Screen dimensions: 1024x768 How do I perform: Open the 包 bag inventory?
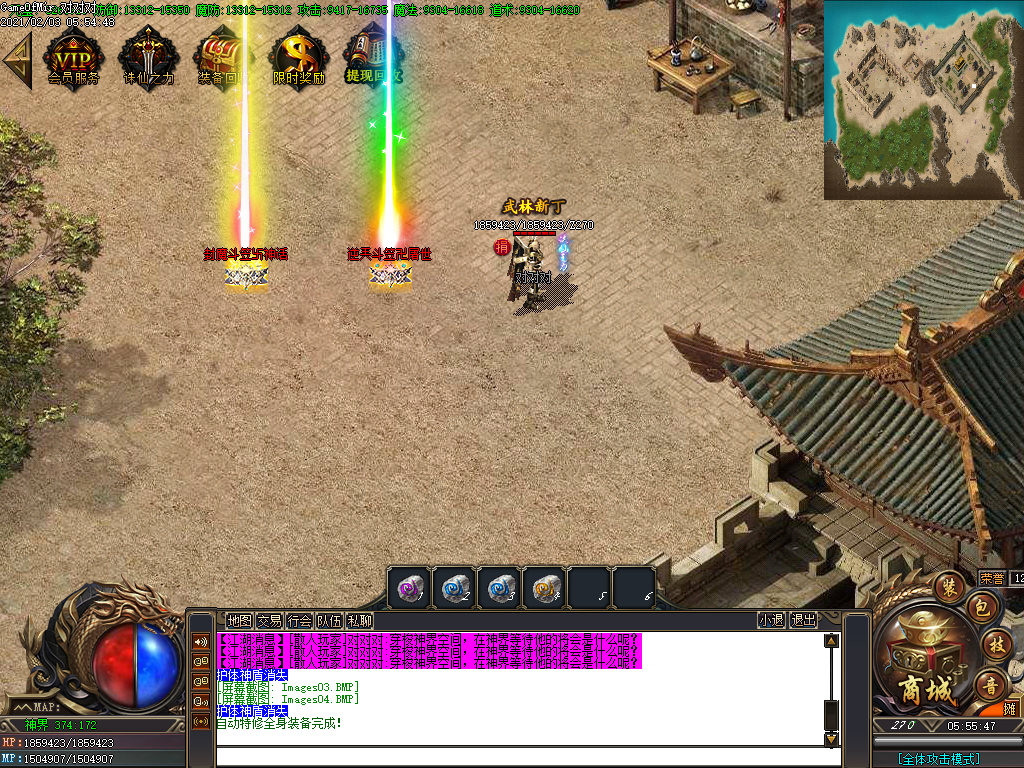[x=981, y=608]
